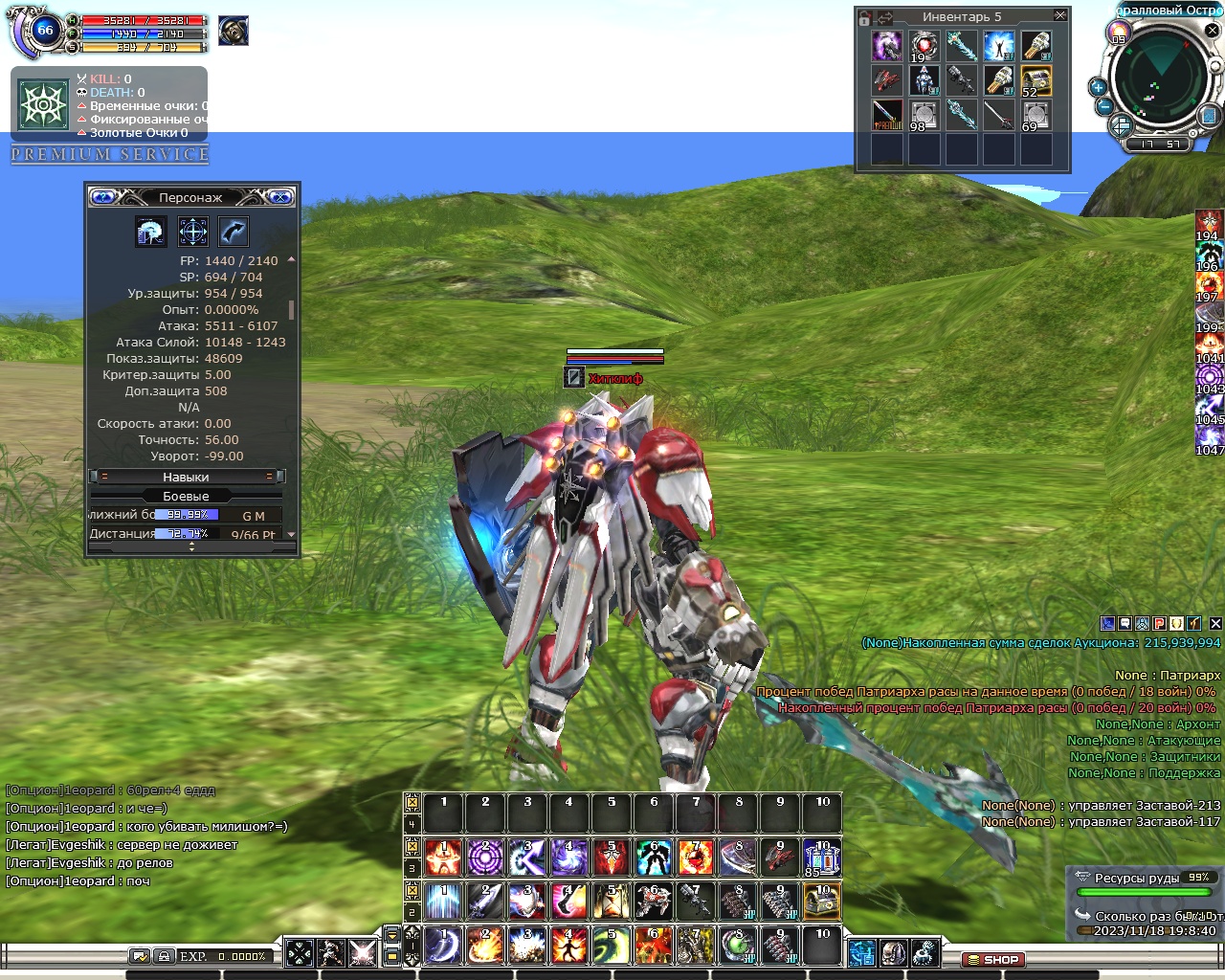
Task: Select the golden treasure chest in inventory
Action: point(1036,80)
